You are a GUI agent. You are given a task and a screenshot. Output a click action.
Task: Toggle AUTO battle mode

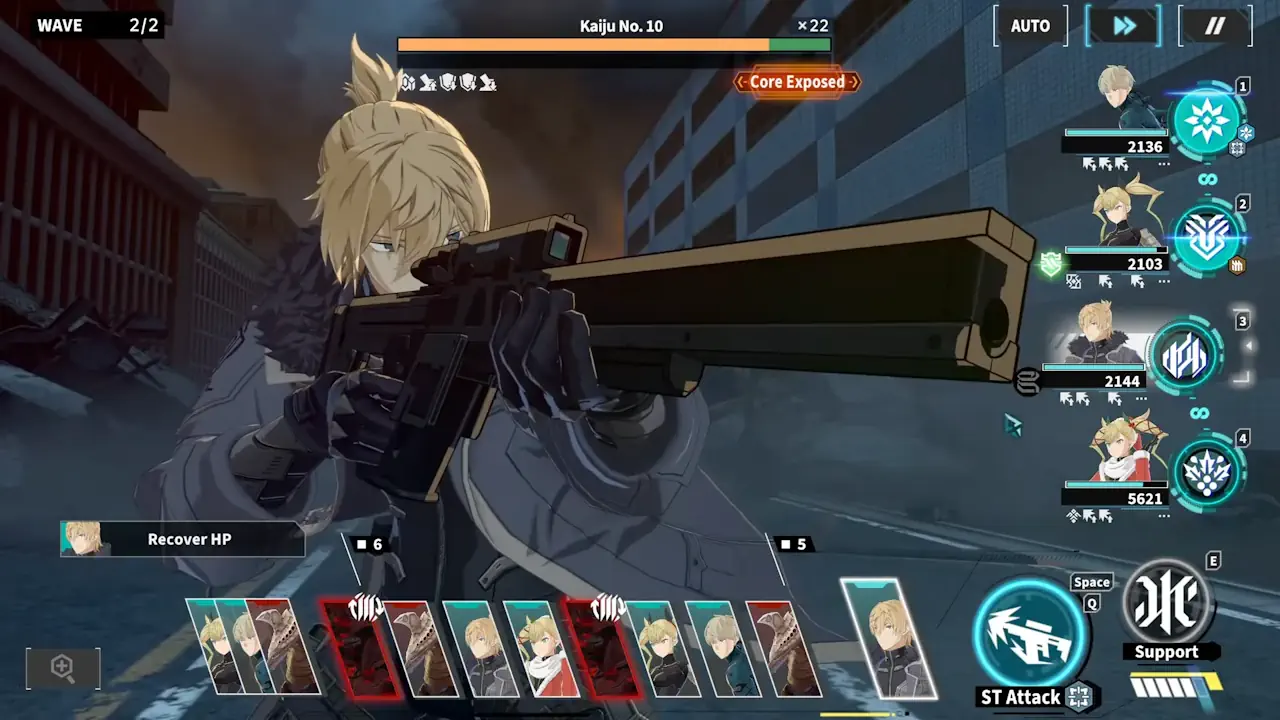[x=1029, y=26]
